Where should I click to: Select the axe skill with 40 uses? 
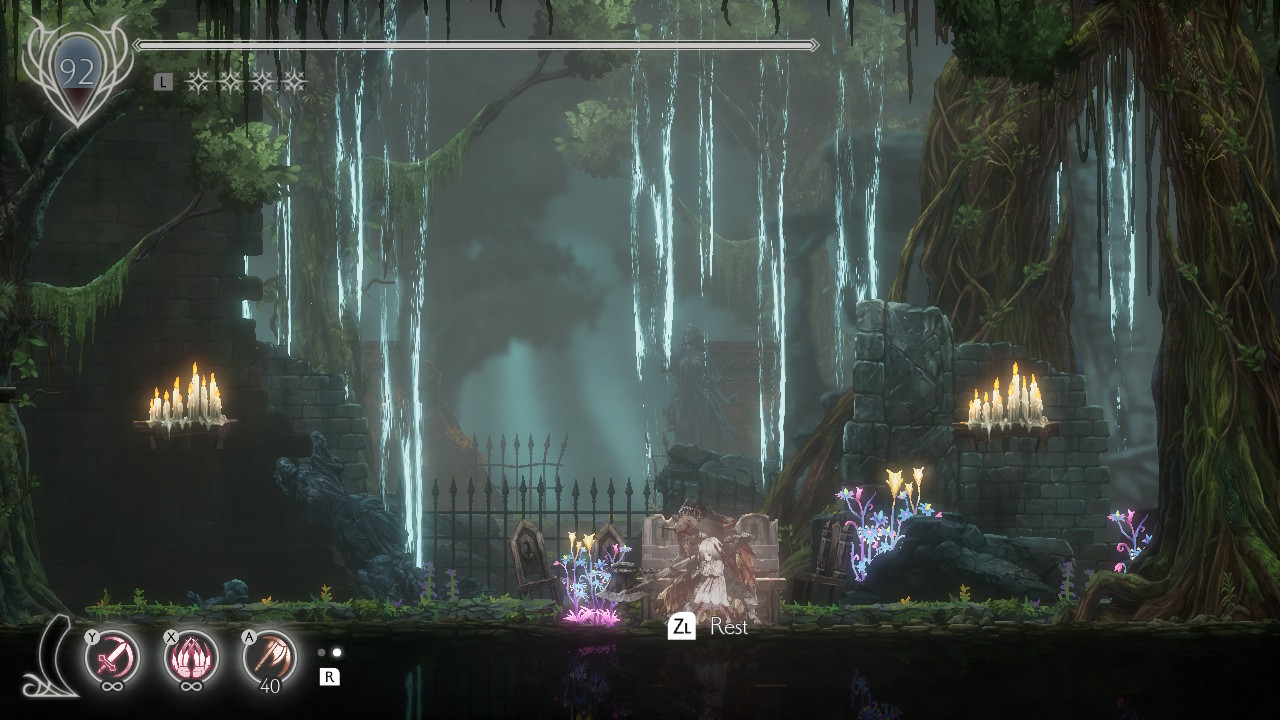(270, 657)
